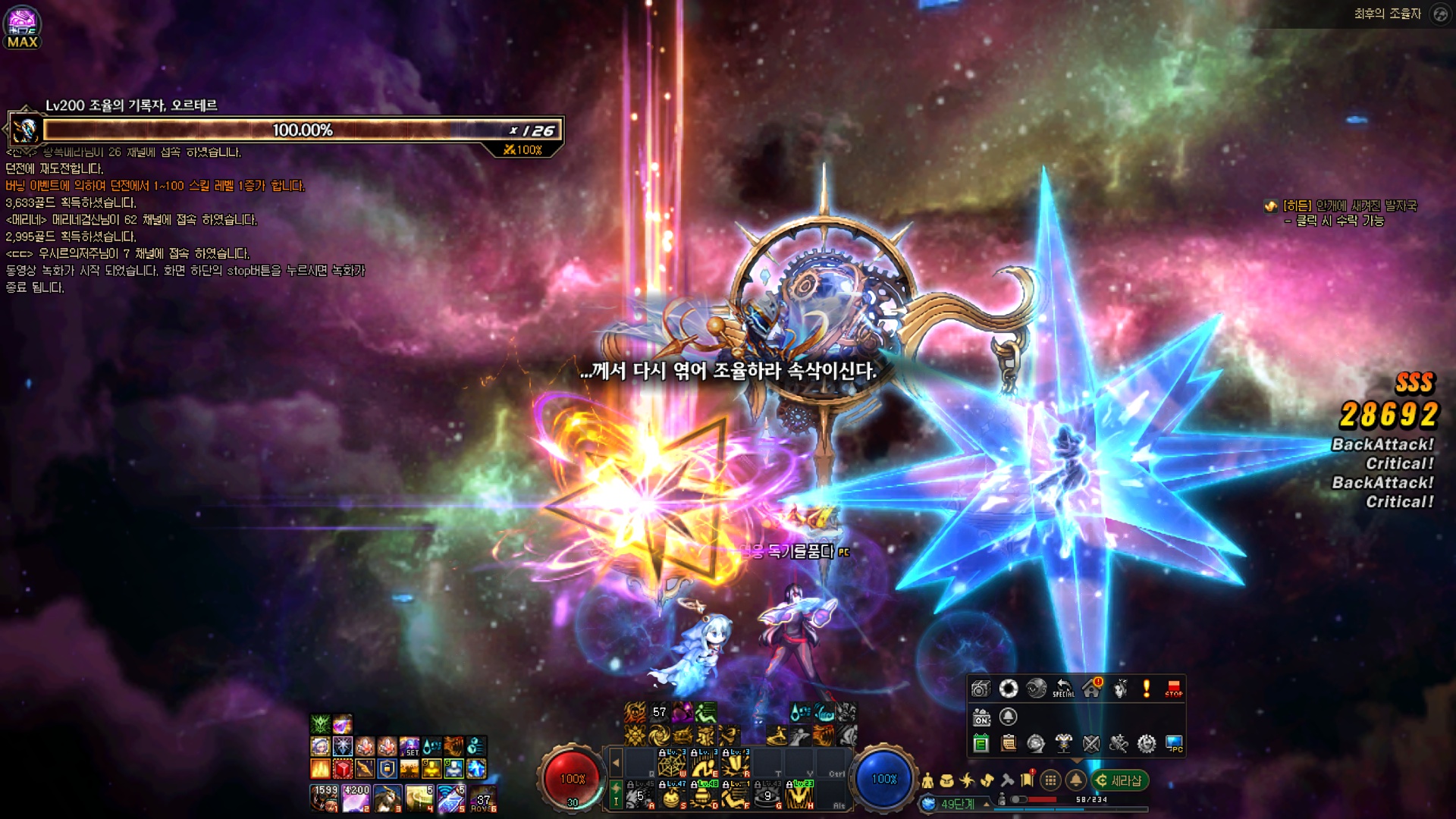Use the quick slot item with 4200 count
Screen dimensions: 1456x819
356,799
